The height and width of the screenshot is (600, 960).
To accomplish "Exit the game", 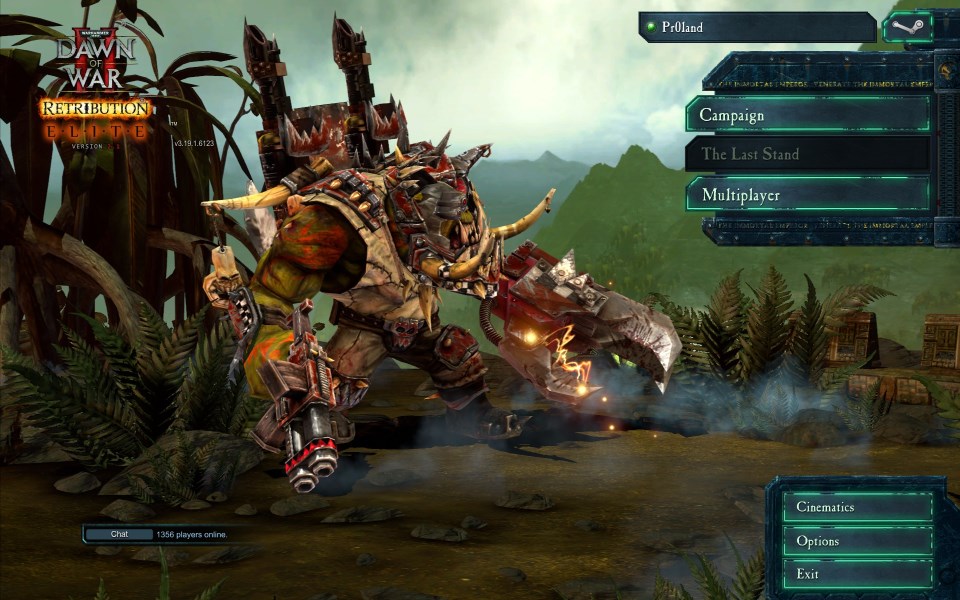I will point(857,574).
